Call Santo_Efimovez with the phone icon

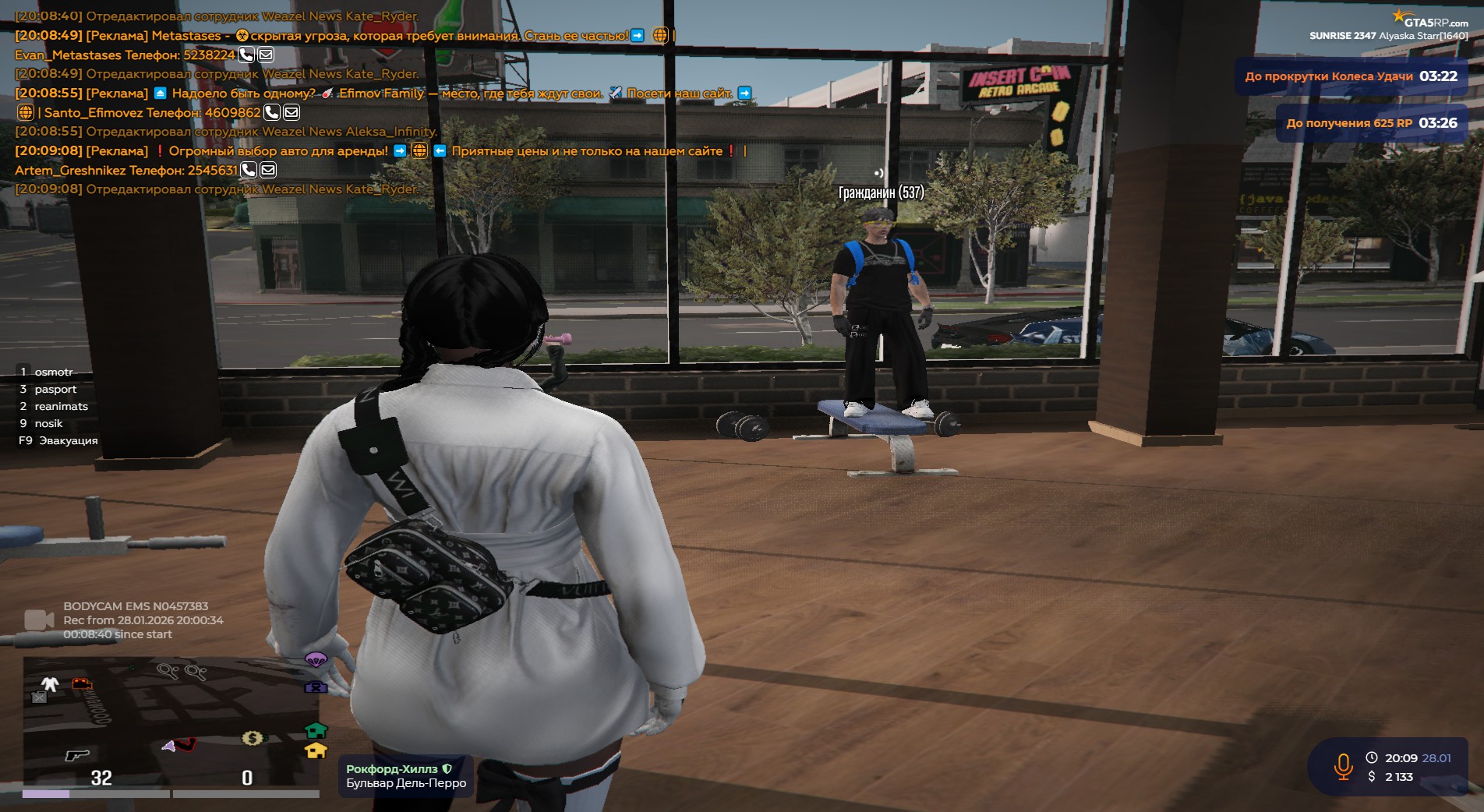click(272, 112)
